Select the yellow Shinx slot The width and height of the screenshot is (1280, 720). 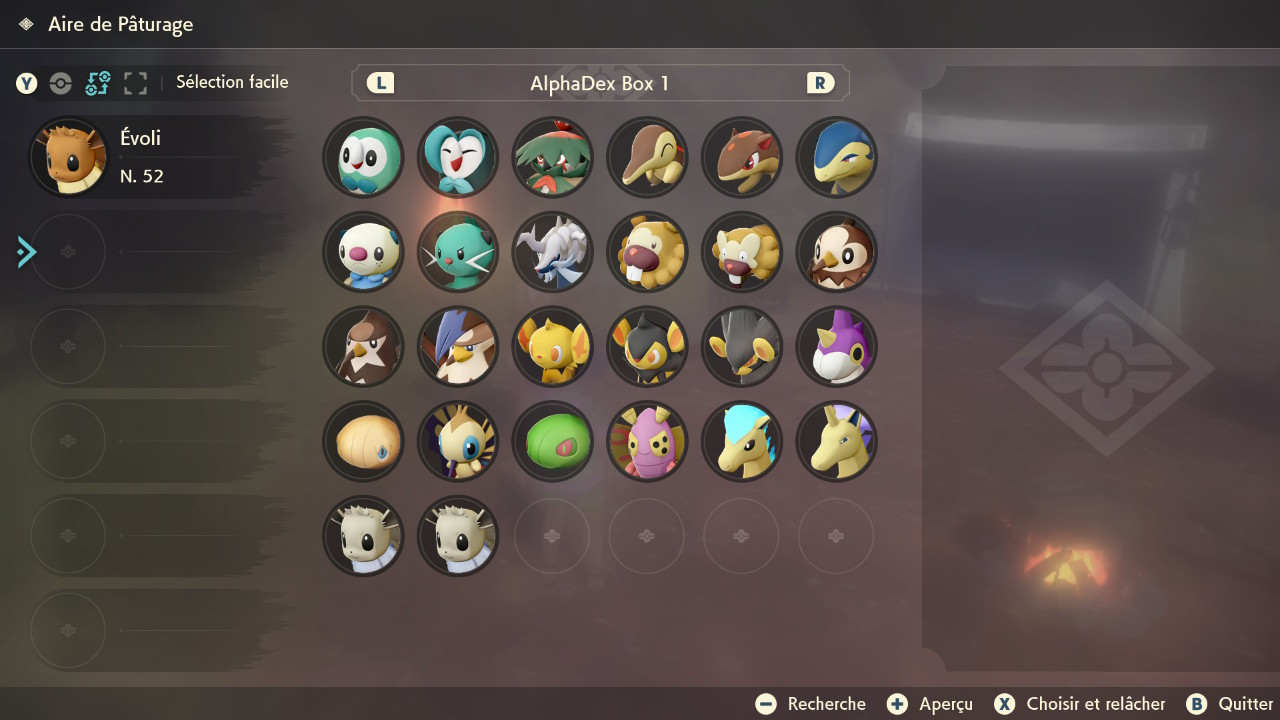pyautogui.click(x=552, y=346)
